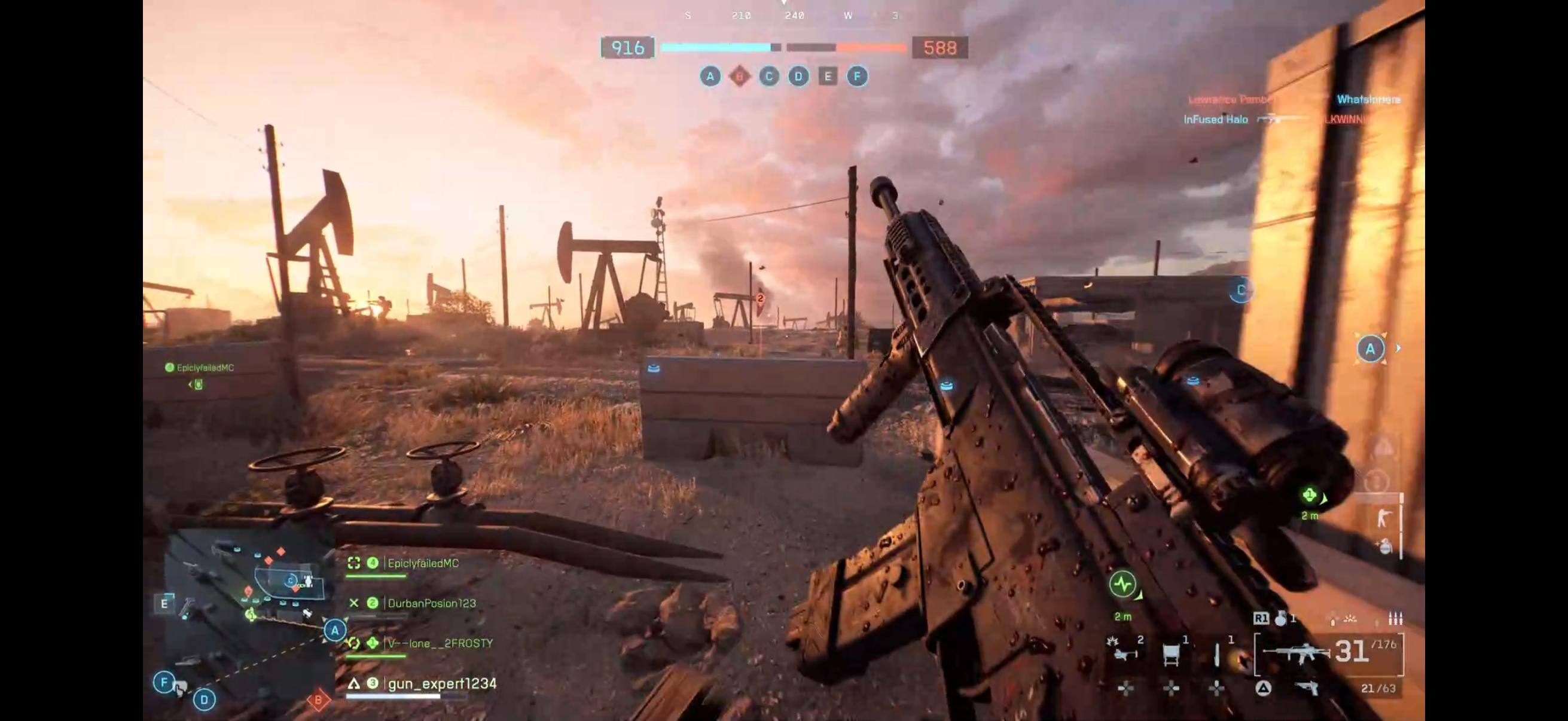Select squadmate EpiclyfailedMC in the squad list
This screenshot has height=721, width=1568.
422,563
